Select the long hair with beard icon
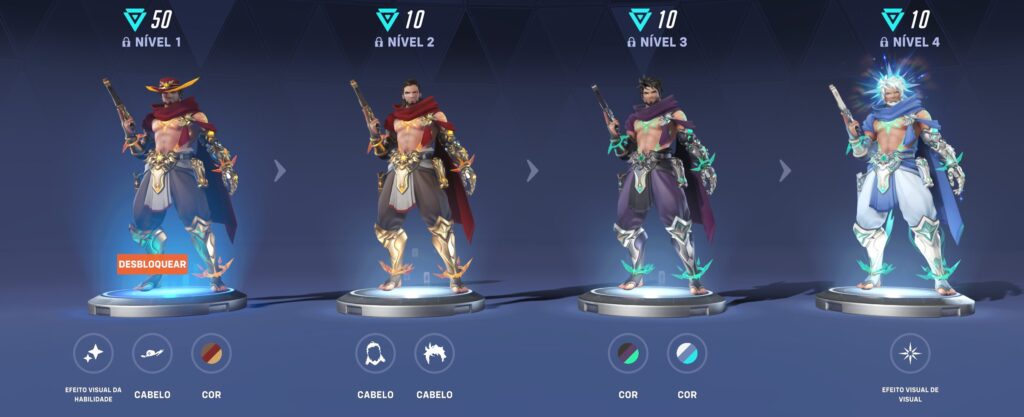 click(x=375, y=353)
